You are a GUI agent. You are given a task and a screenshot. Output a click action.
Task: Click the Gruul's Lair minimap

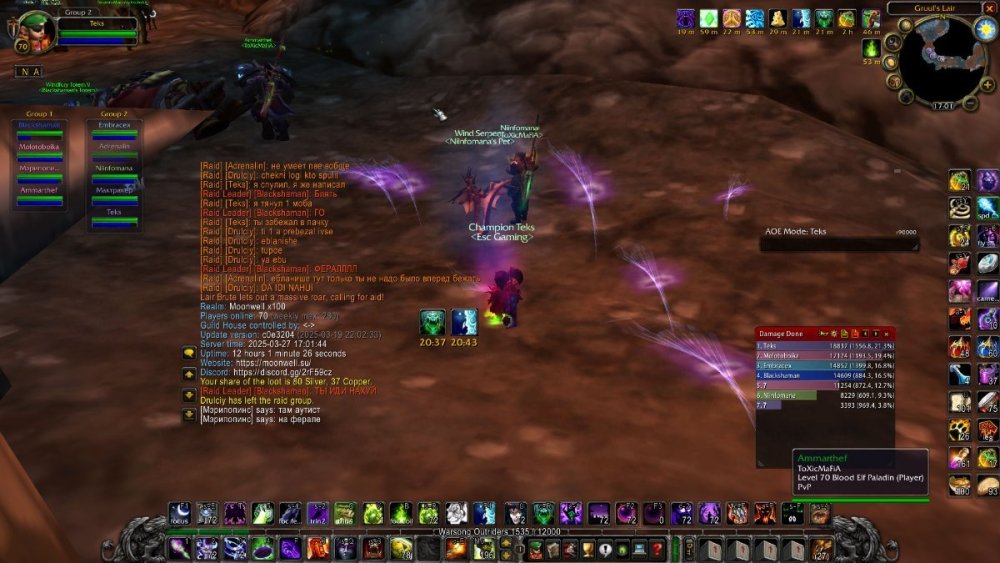pos(940,58)
